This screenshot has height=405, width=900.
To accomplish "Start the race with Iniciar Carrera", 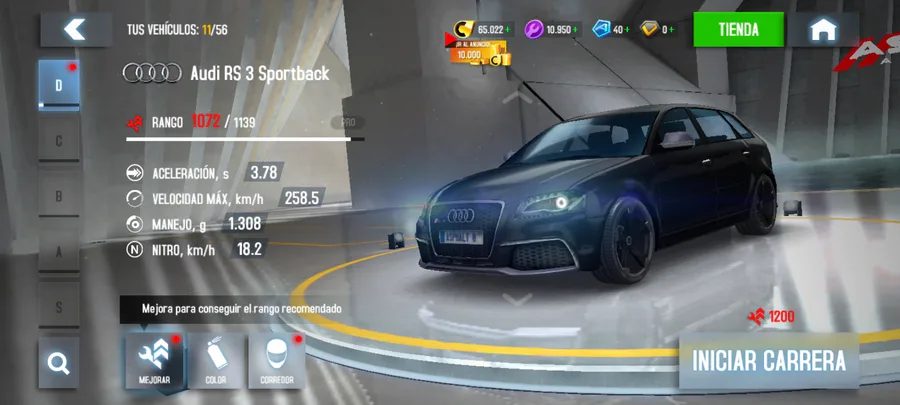I will click(x=768, y=361).
